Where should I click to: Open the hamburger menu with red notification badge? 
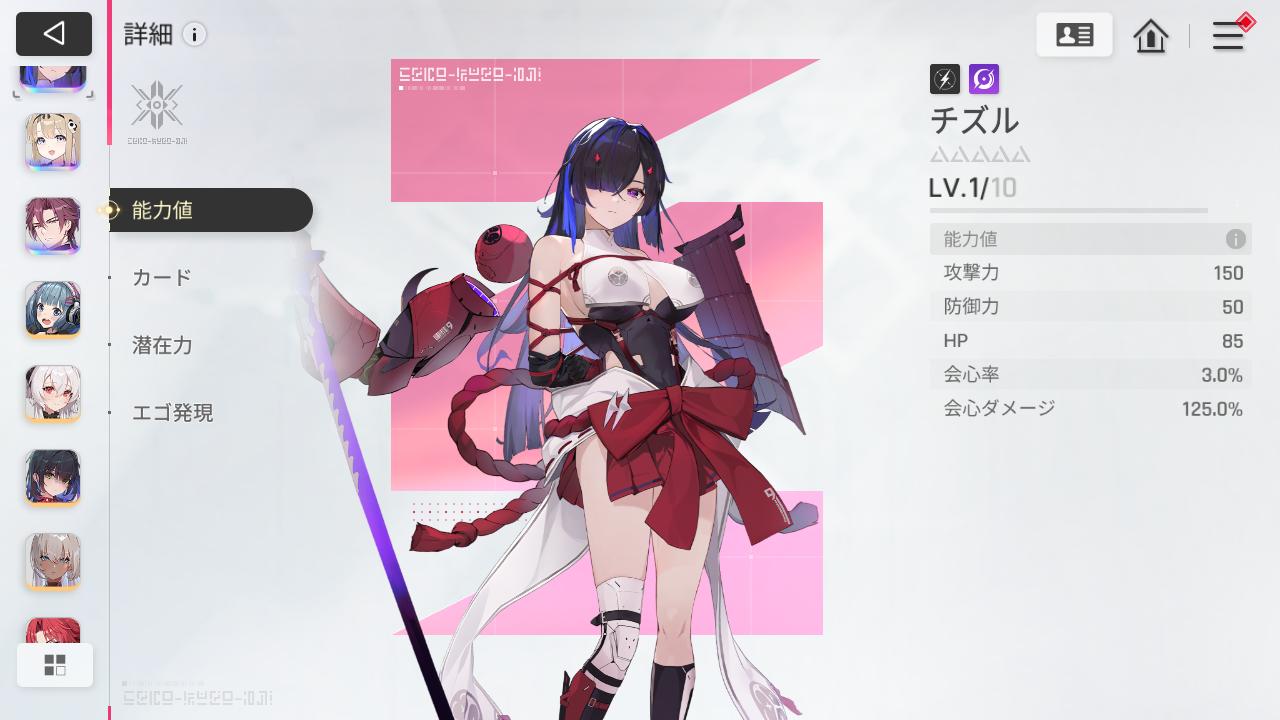point(1228,35)
